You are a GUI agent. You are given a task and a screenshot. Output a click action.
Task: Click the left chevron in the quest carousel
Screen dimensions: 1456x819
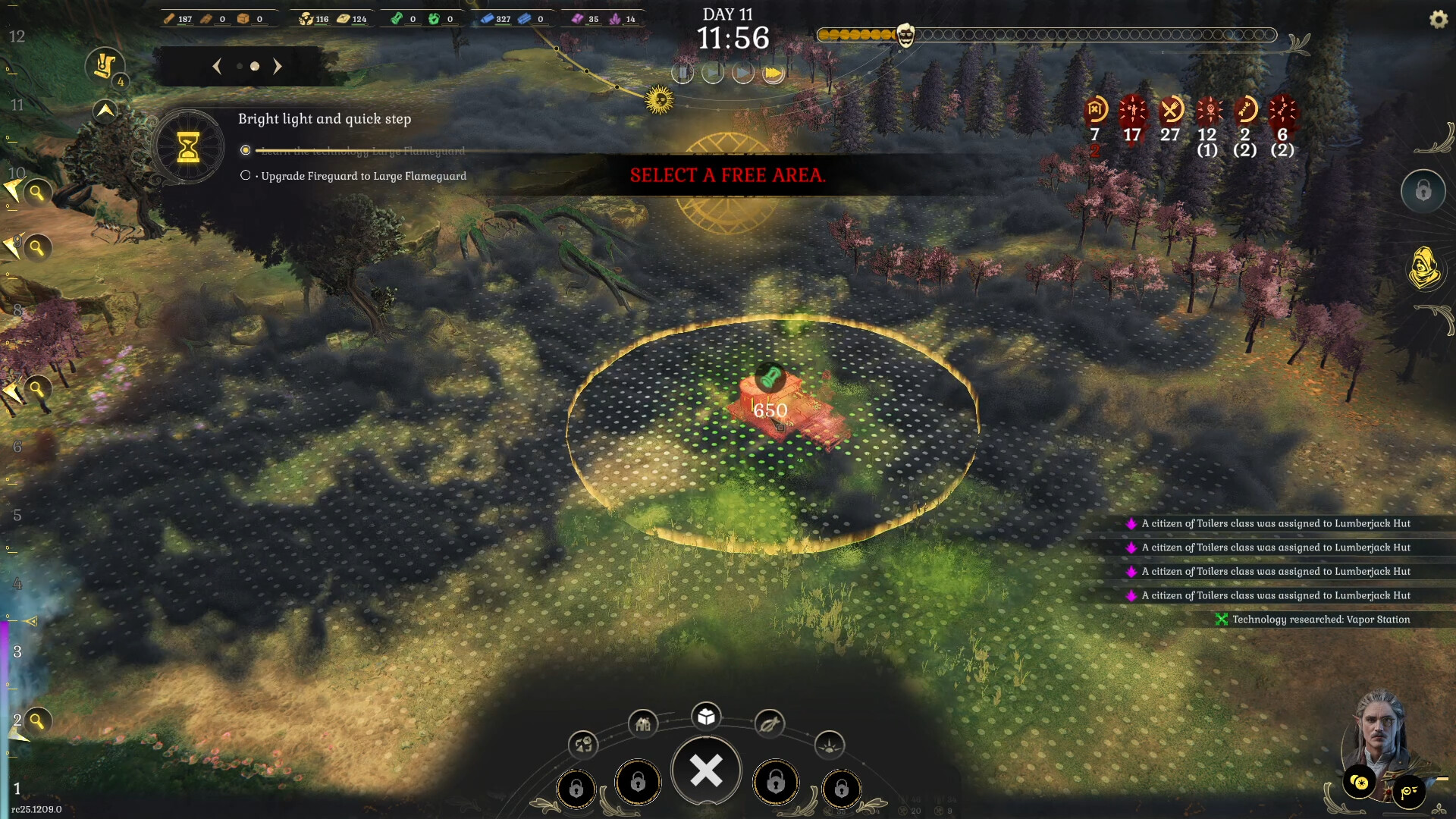pyautogui.click(x=217, y=67)
